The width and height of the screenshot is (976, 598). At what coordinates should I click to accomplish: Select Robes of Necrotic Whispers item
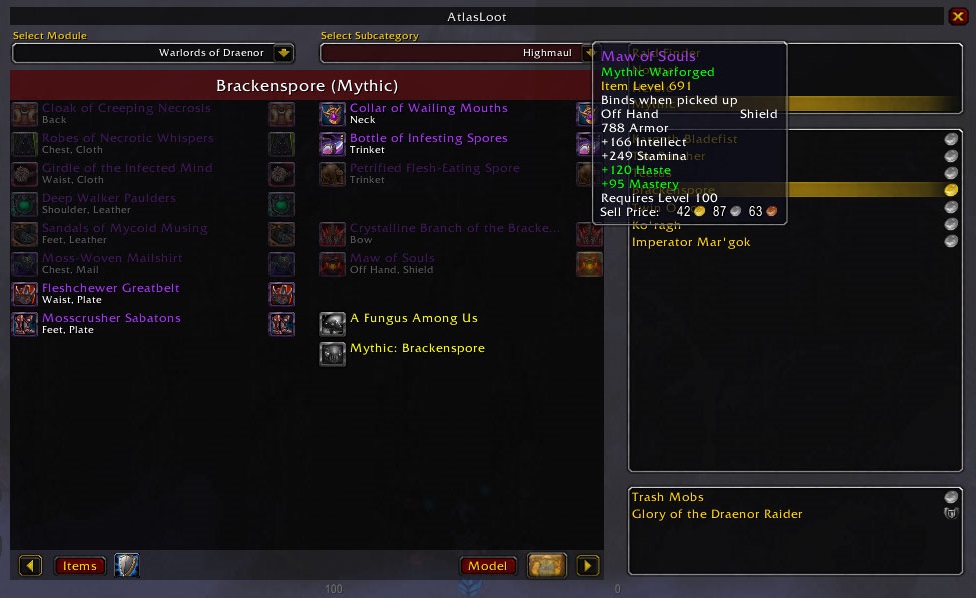point(127,139)
